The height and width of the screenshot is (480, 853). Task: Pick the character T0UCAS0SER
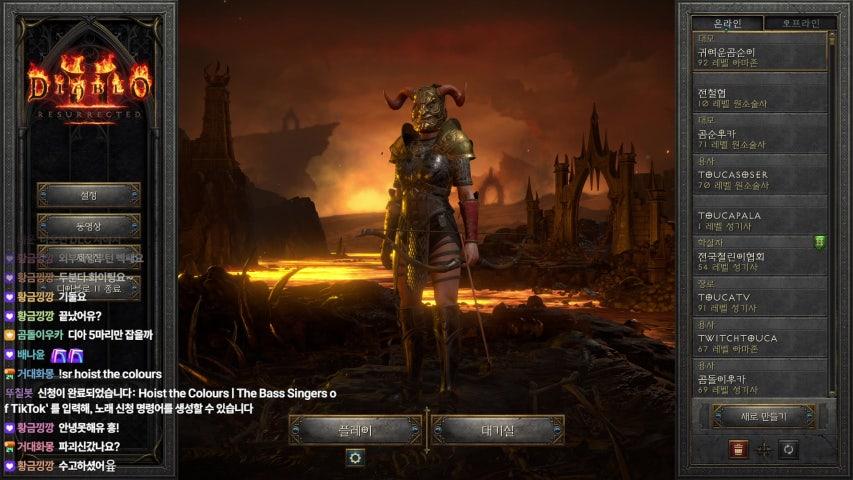point(762,179)
